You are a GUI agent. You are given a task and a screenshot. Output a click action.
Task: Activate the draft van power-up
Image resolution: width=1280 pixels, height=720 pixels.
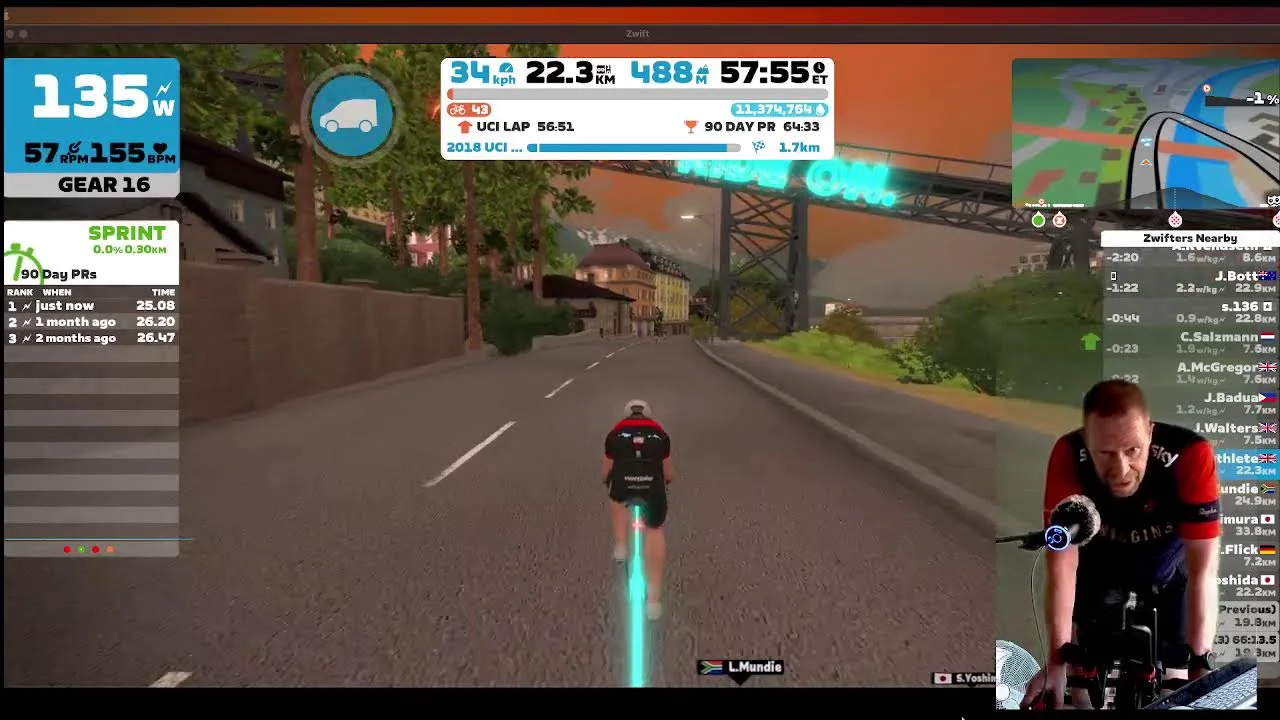(352, 114)
